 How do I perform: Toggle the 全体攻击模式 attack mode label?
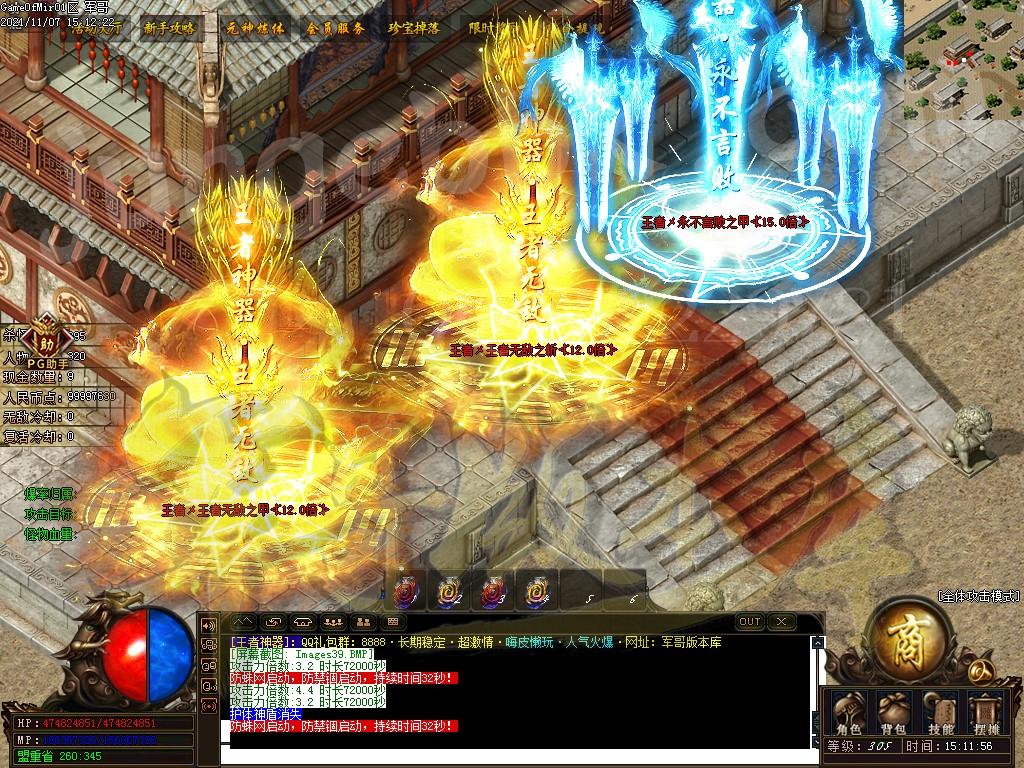pos(979,596)
